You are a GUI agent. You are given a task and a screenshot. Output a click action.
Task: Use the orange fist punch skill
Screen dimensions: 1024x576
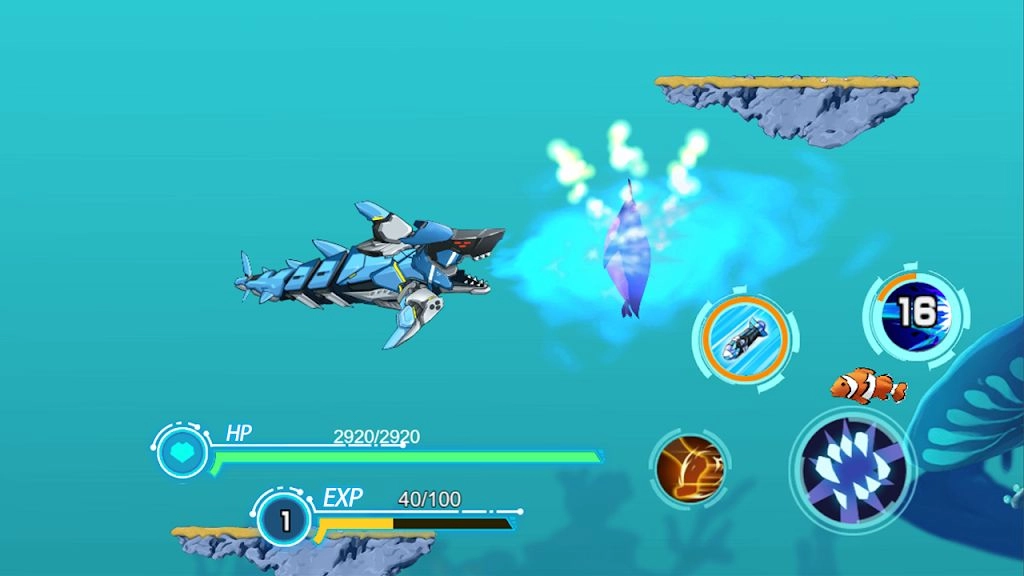click(689, 468)
